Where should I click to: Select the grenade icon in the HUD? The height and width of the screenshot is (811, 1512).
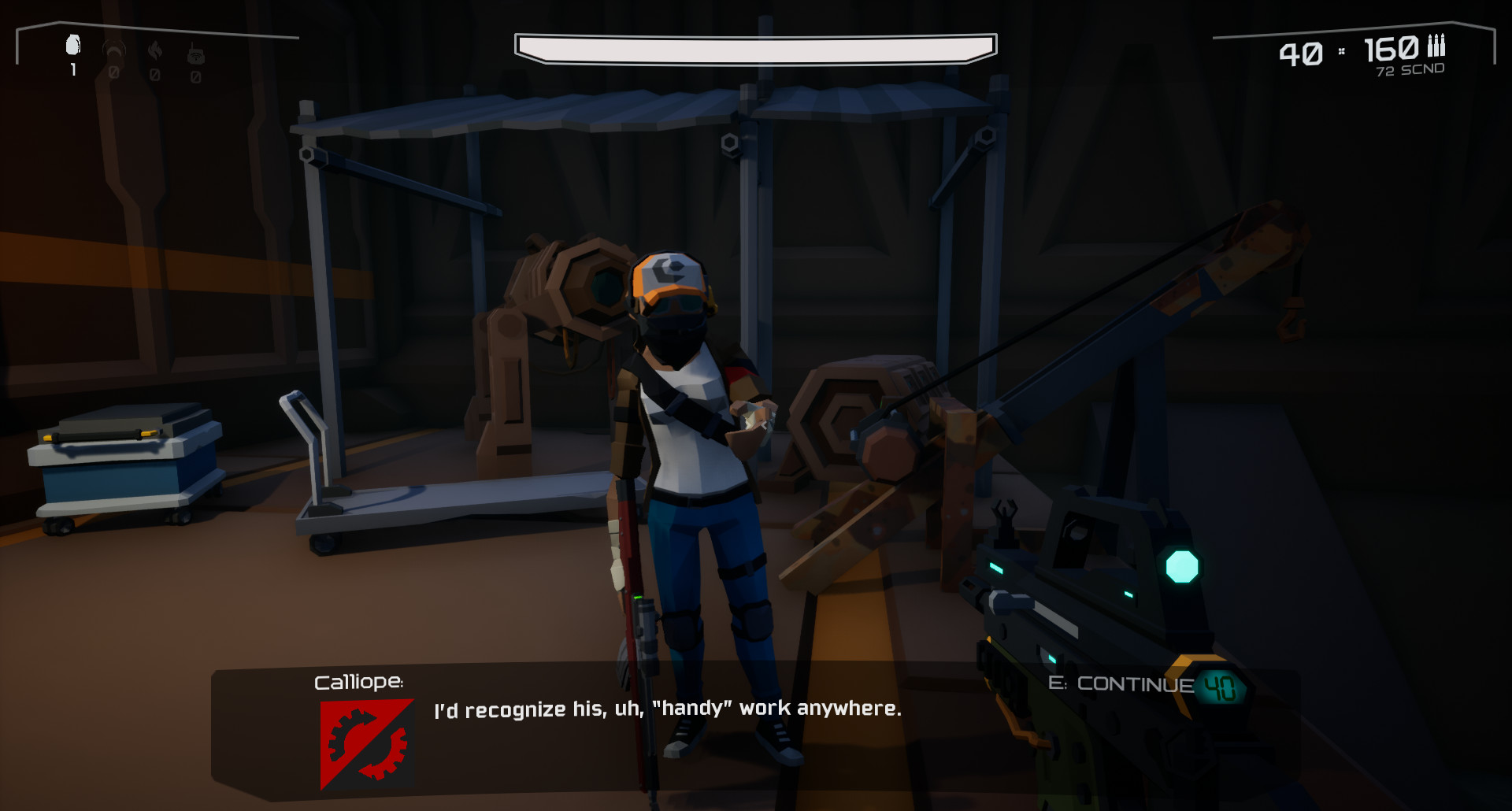tap(72, 45)
